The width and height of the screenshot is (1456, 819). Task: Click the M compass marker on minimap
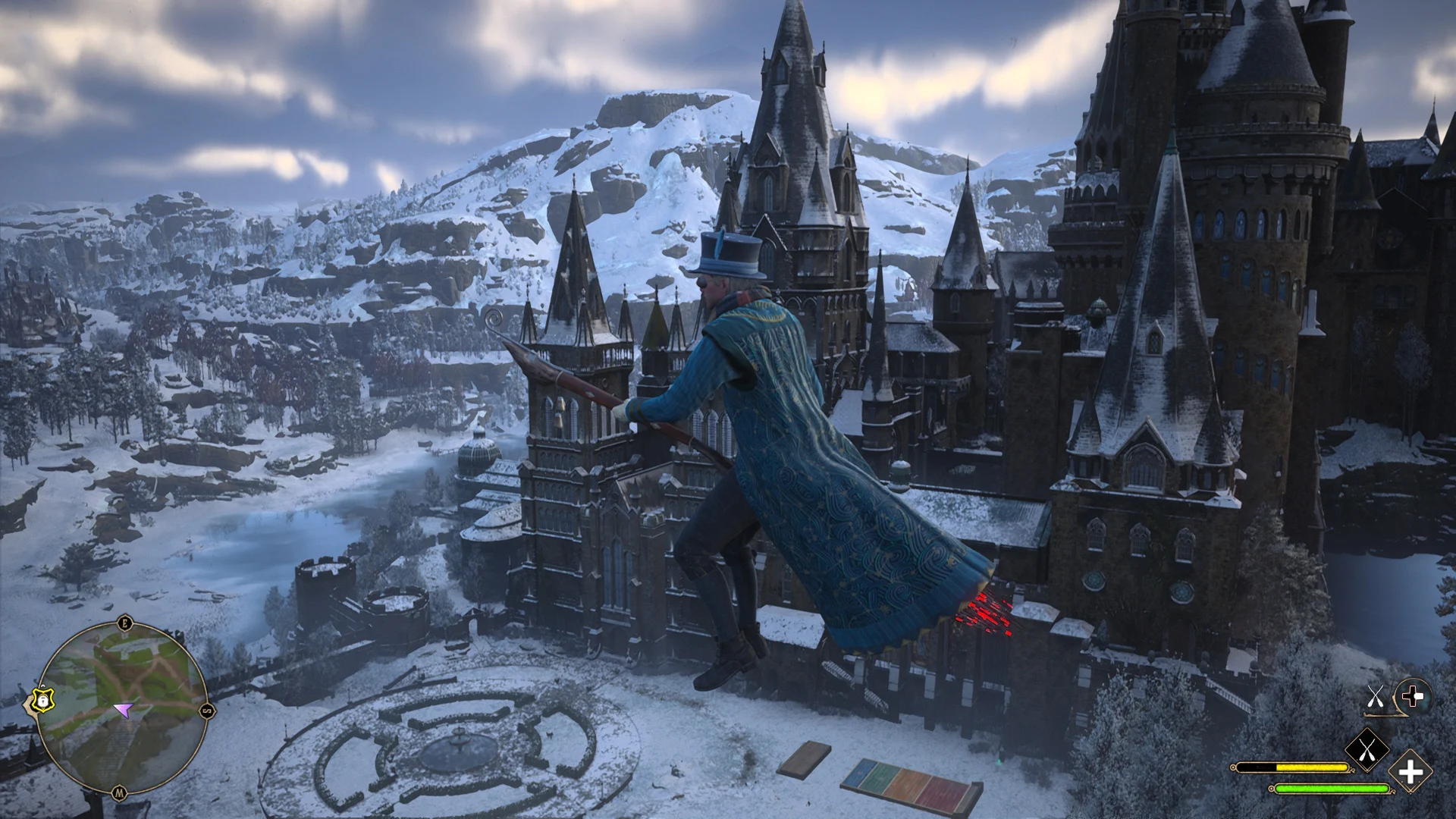120,791
